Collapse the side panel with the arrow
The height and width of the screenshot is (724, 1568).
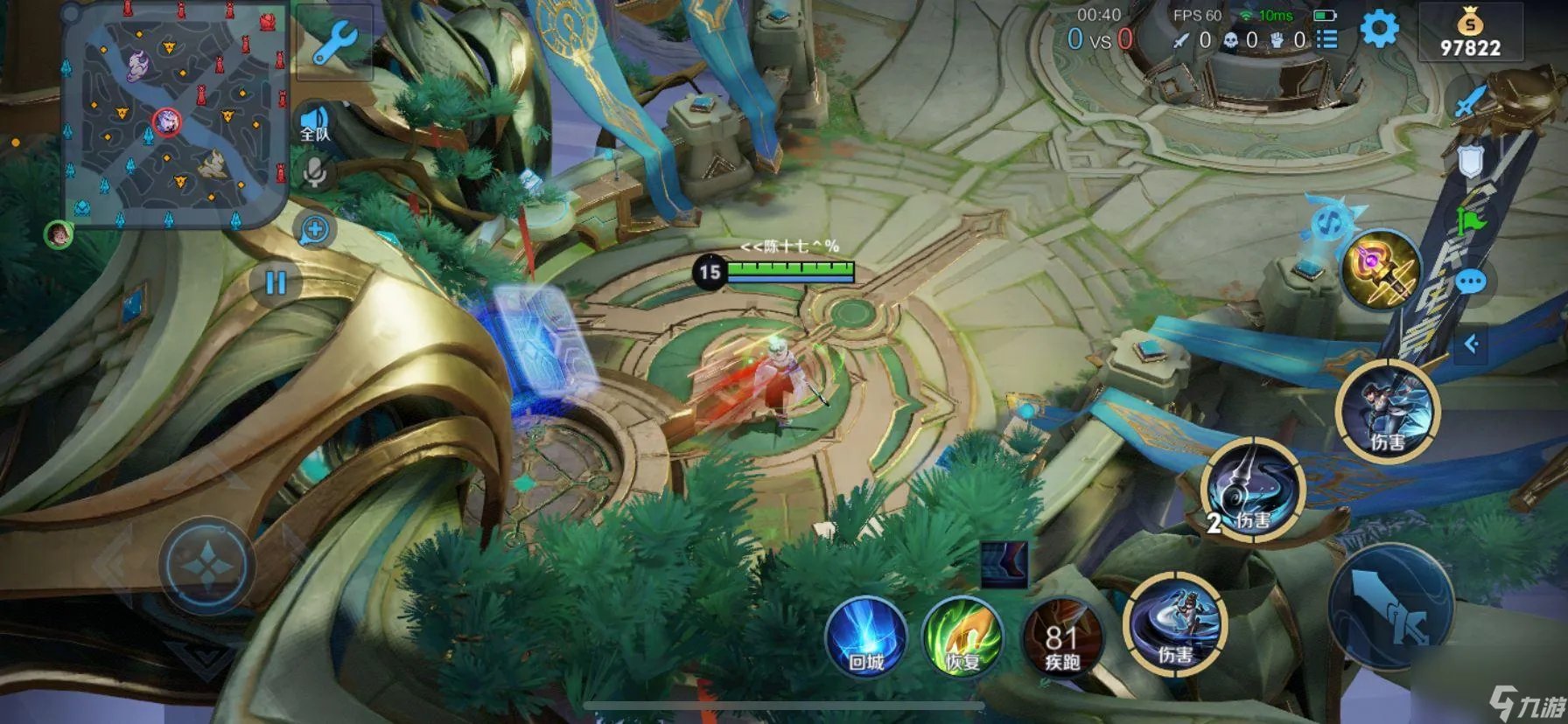click(x=1471, y=344)
